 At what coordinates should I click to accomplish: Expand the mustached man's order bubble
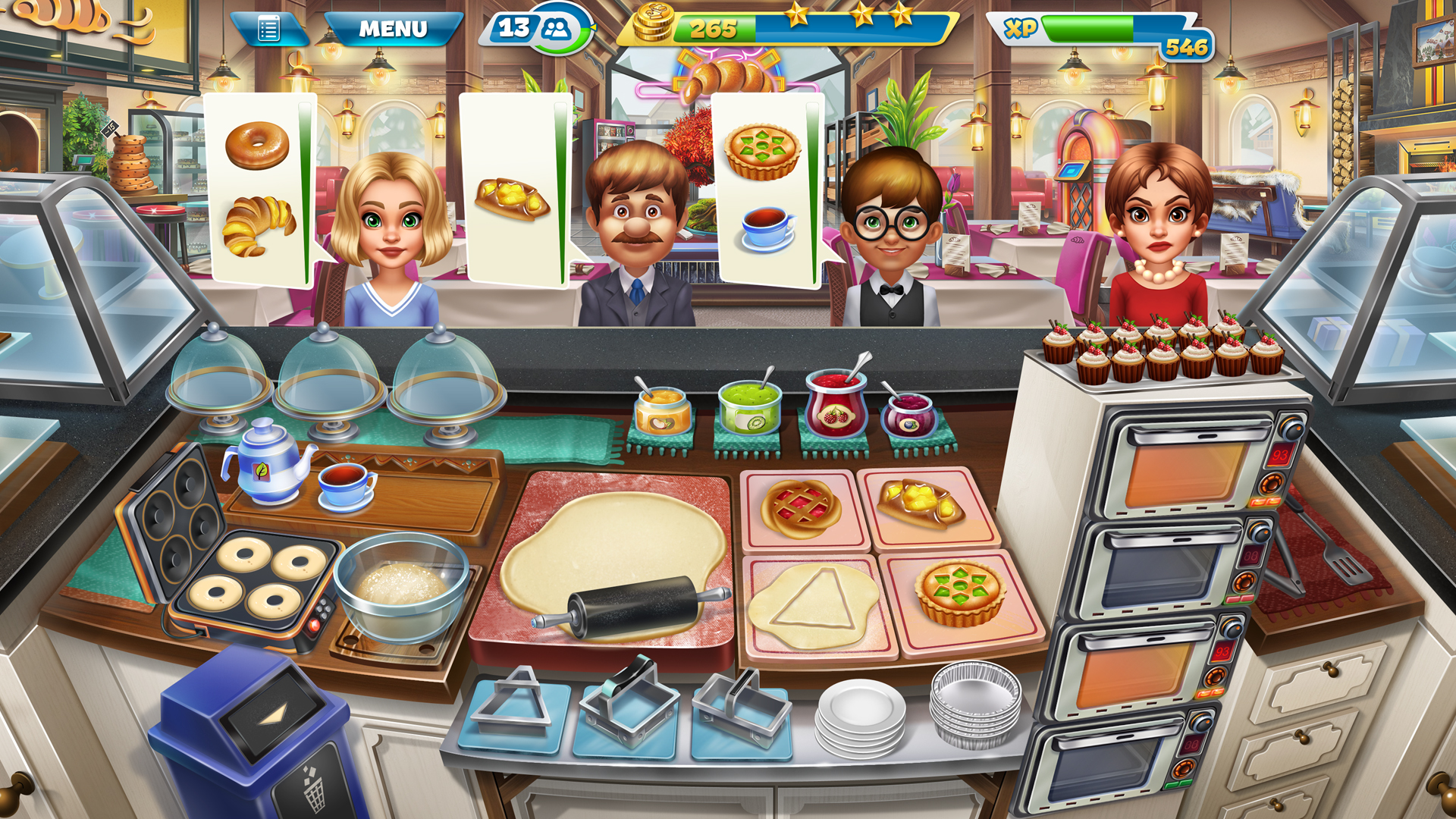tap(512, 182)
